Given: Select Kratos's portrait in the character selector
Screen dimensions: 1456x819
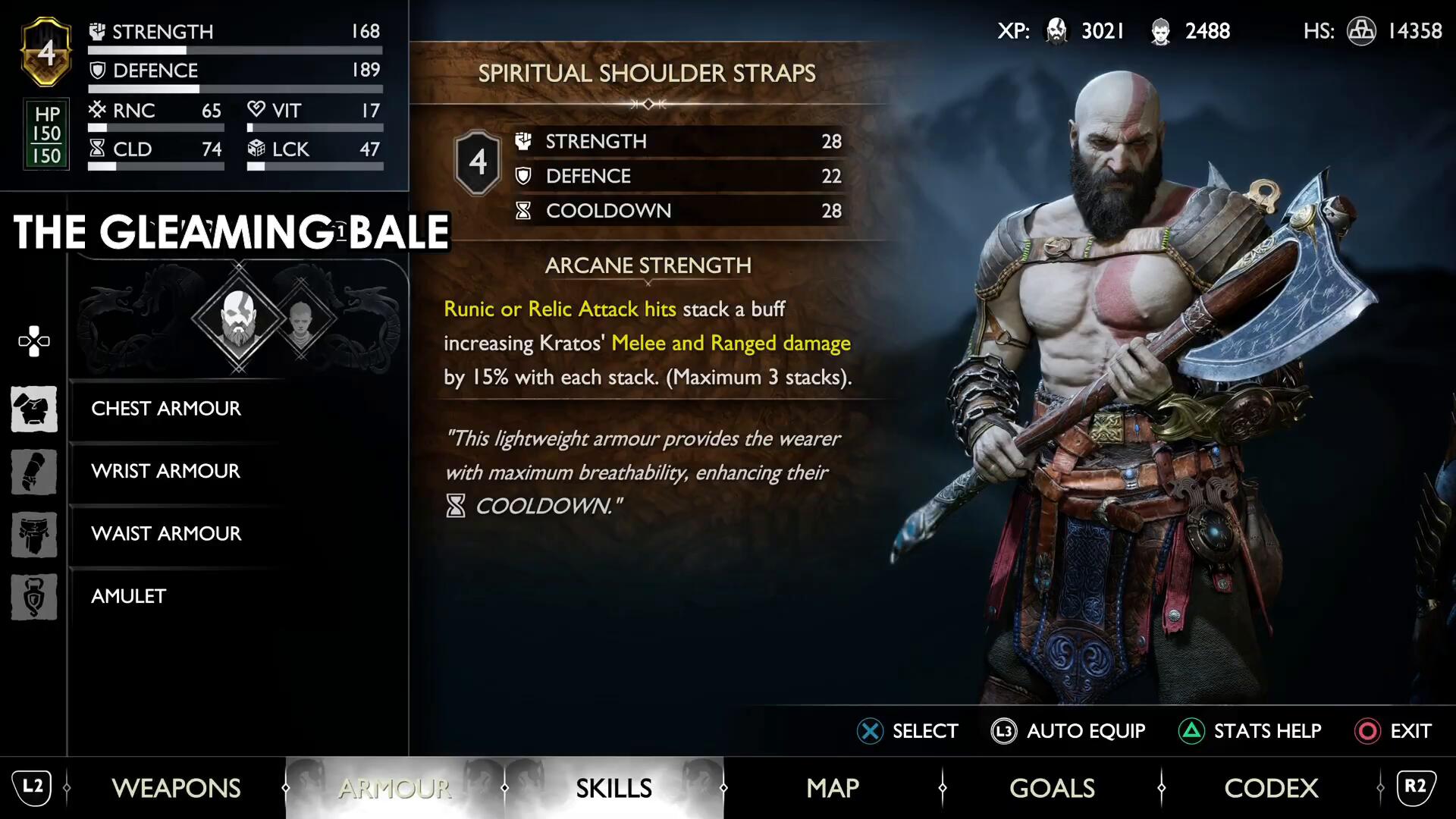Looking at the screenshot, I should 238,318.
